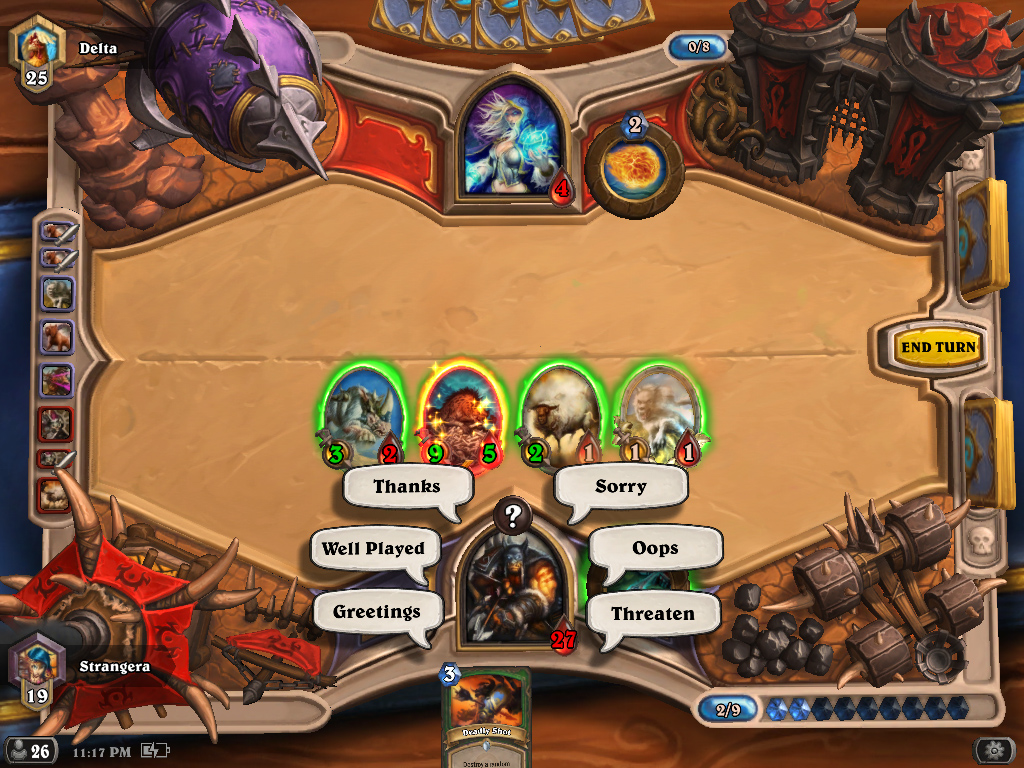
Task: Open the friends list button
Action: (30, 750)
